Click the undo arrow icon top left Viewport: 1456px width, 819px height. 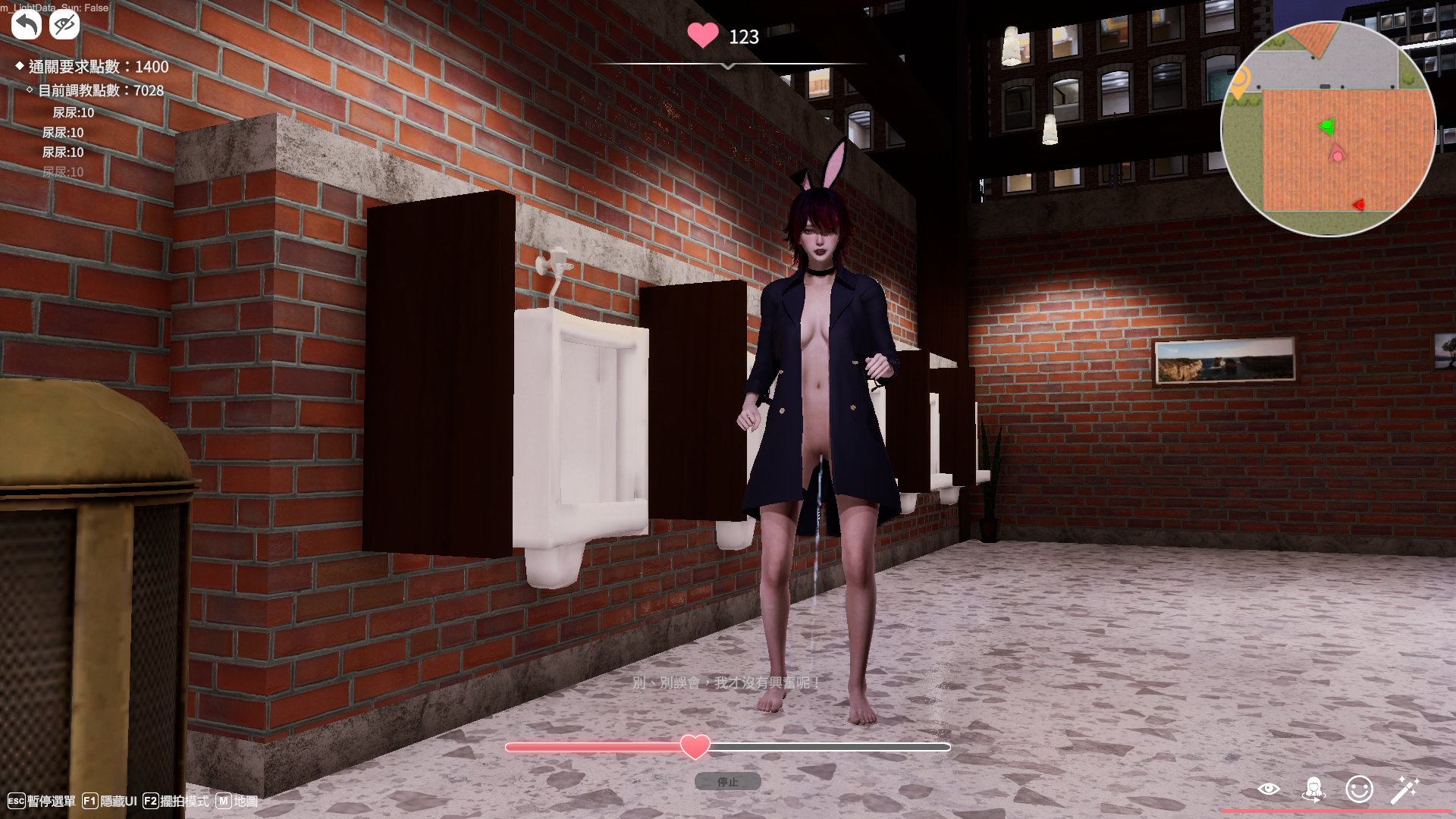(25, 24)
